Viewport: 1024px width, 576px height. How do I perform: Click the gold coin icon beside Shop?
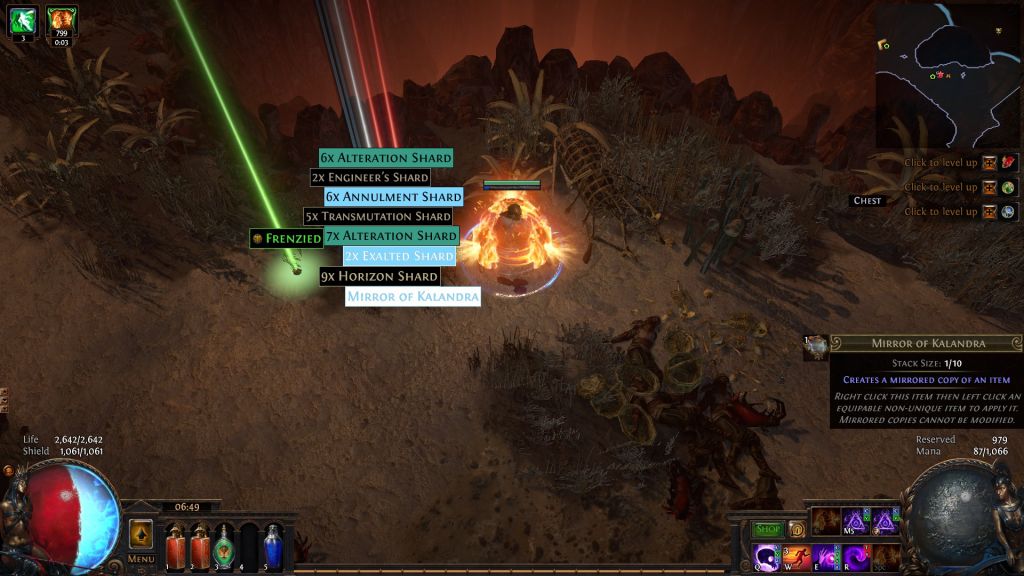coord(797,529)
